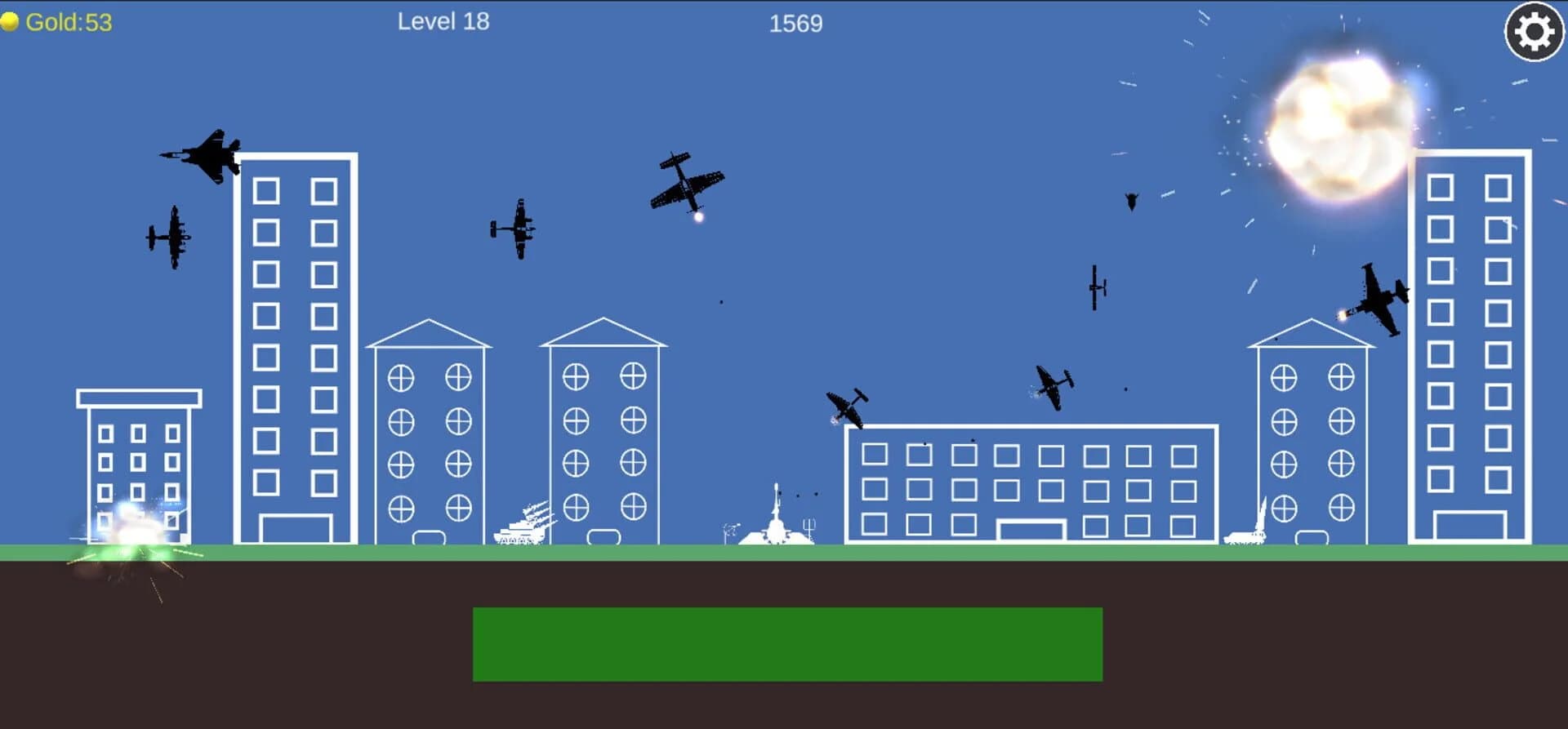Click the score 1569 display

(x=794, y=23)
